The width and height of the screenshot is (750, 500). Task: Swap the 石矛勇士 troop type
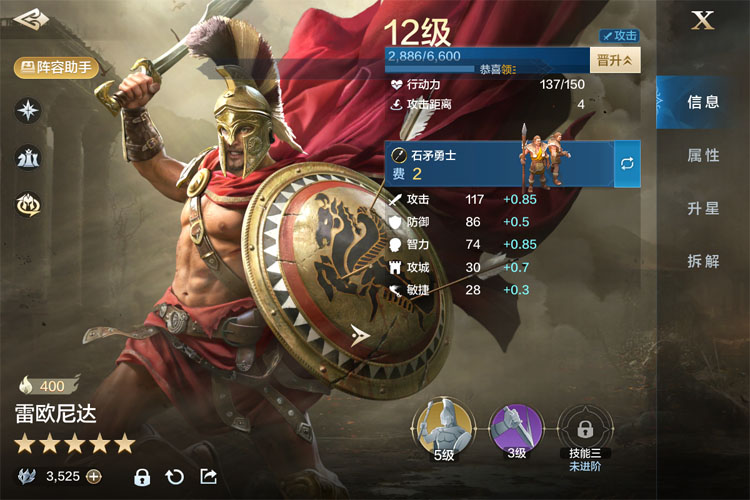pos(627,164)
